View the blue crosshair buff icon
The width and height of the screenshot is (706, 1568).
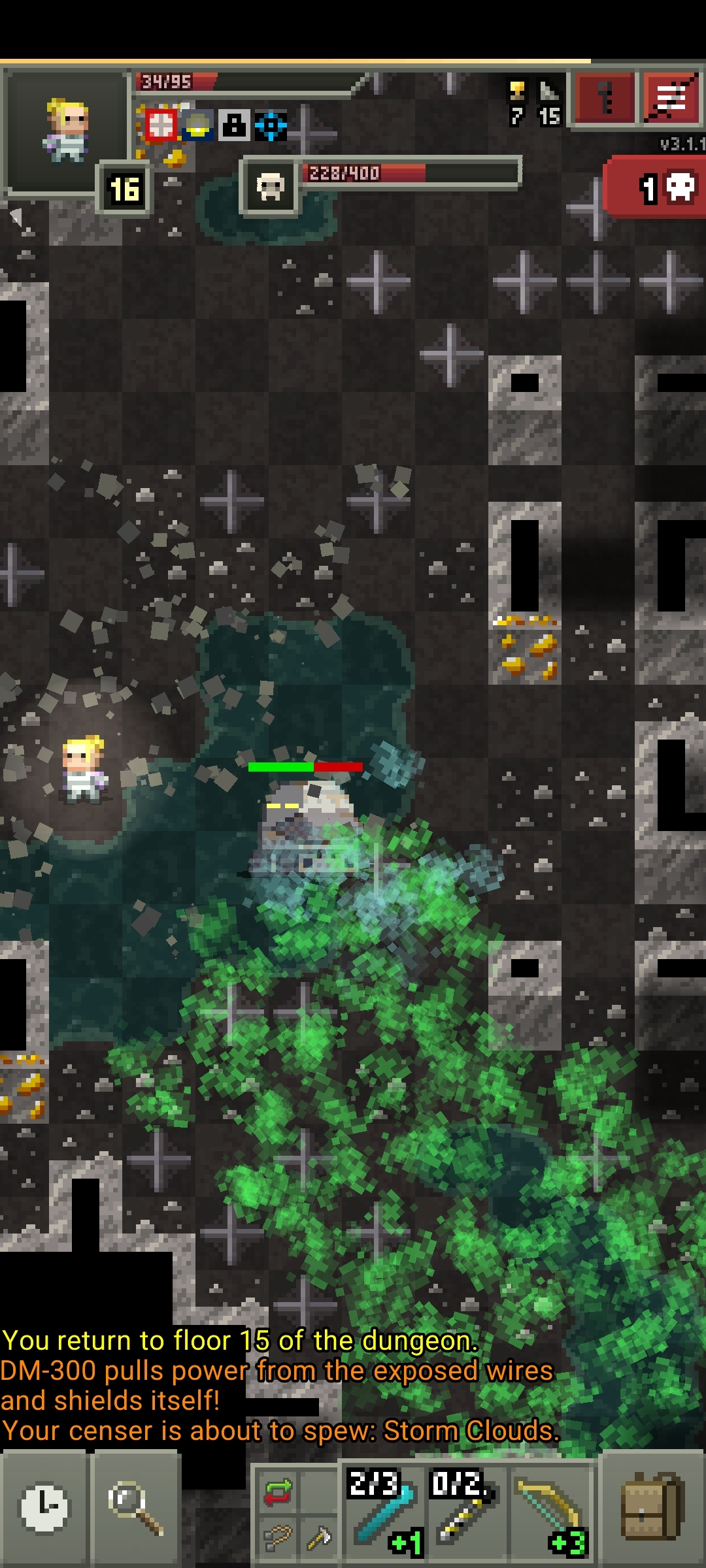[x=271, y=125]
